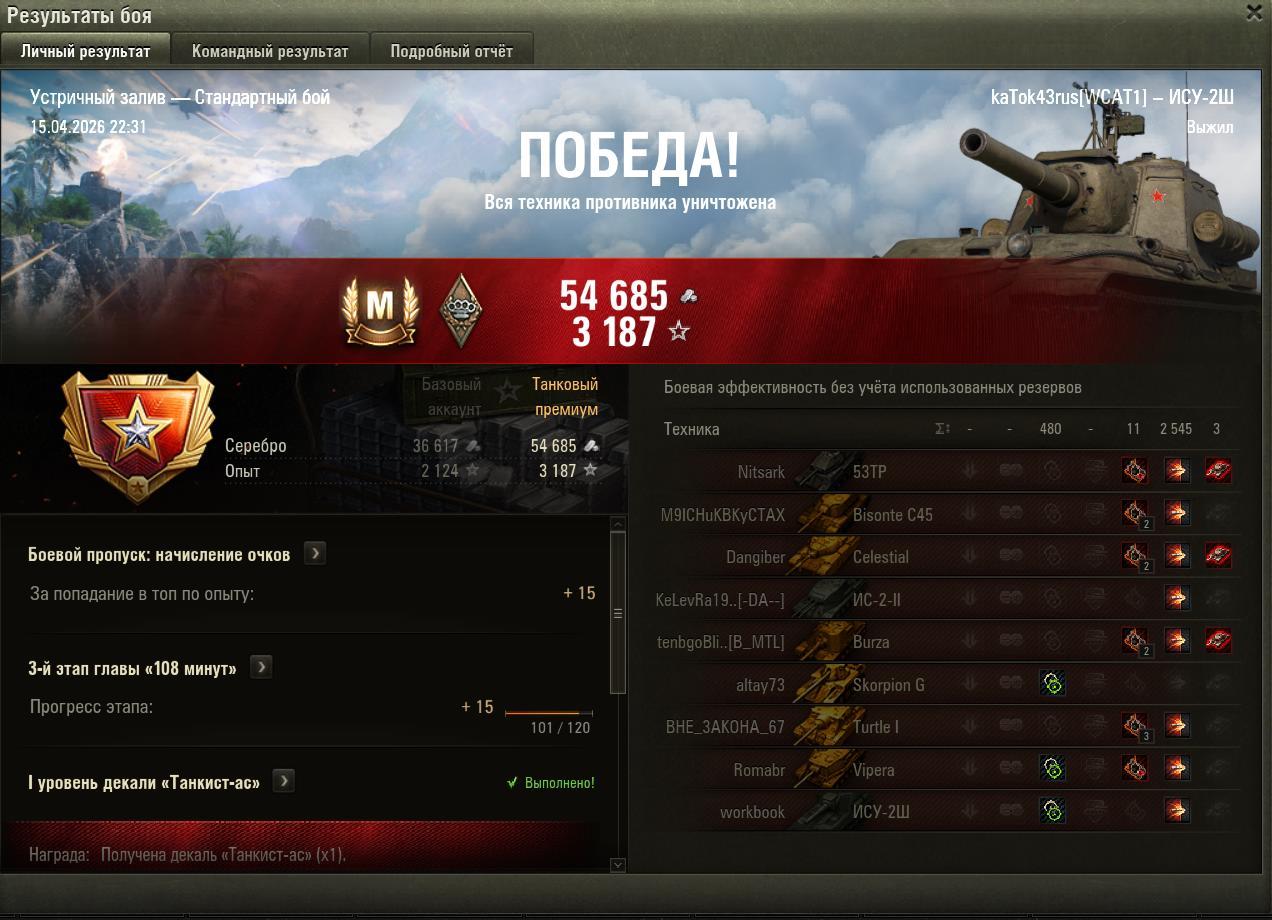Close the battle results window
The height and width of the screenshot is (920, 1272).
[1254, 13]
